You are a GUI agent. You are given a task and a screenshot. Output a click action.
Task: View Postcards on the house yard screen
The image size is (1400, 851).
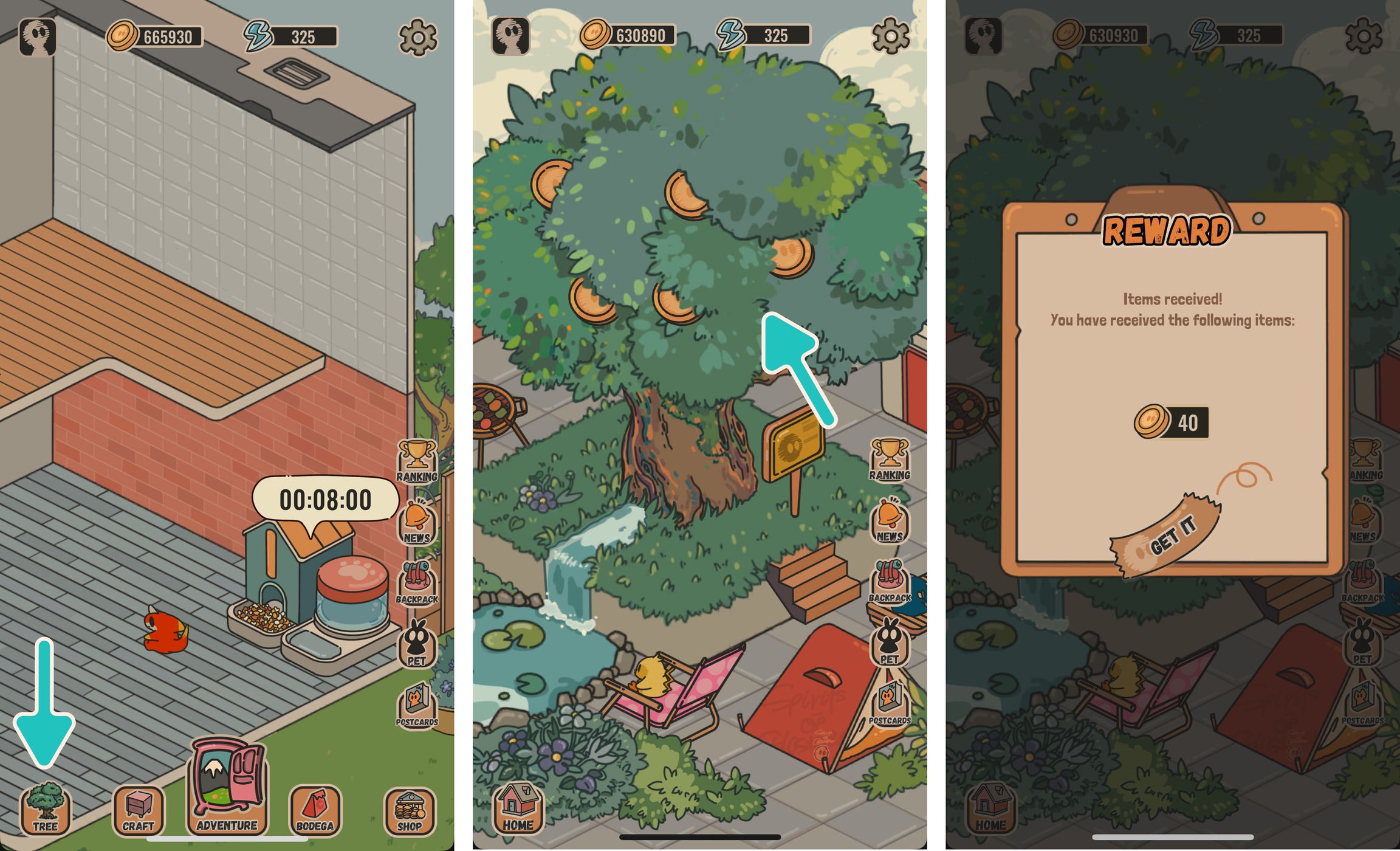pos(417,705)
